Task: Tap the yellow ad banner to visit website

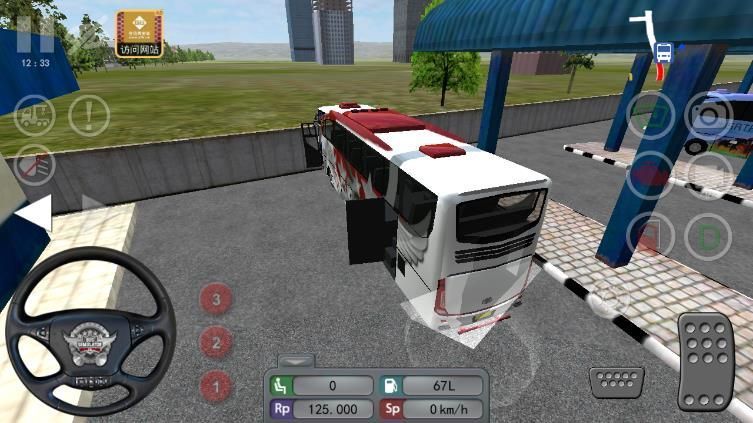Action: click(x=139, y=34)
